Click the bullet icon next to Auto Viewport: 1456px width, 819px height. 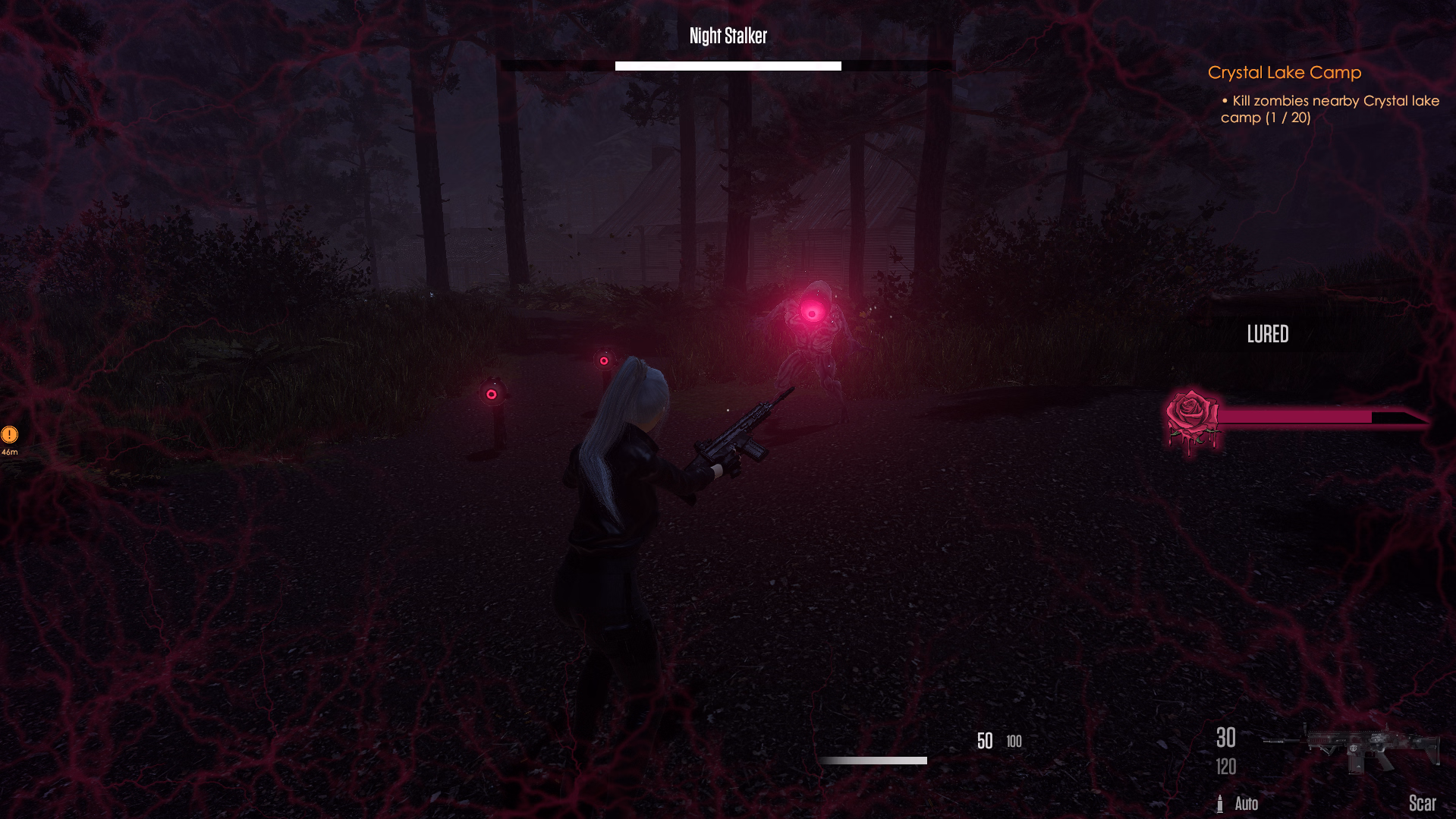pyautogui.click(x=1221, y=803)
